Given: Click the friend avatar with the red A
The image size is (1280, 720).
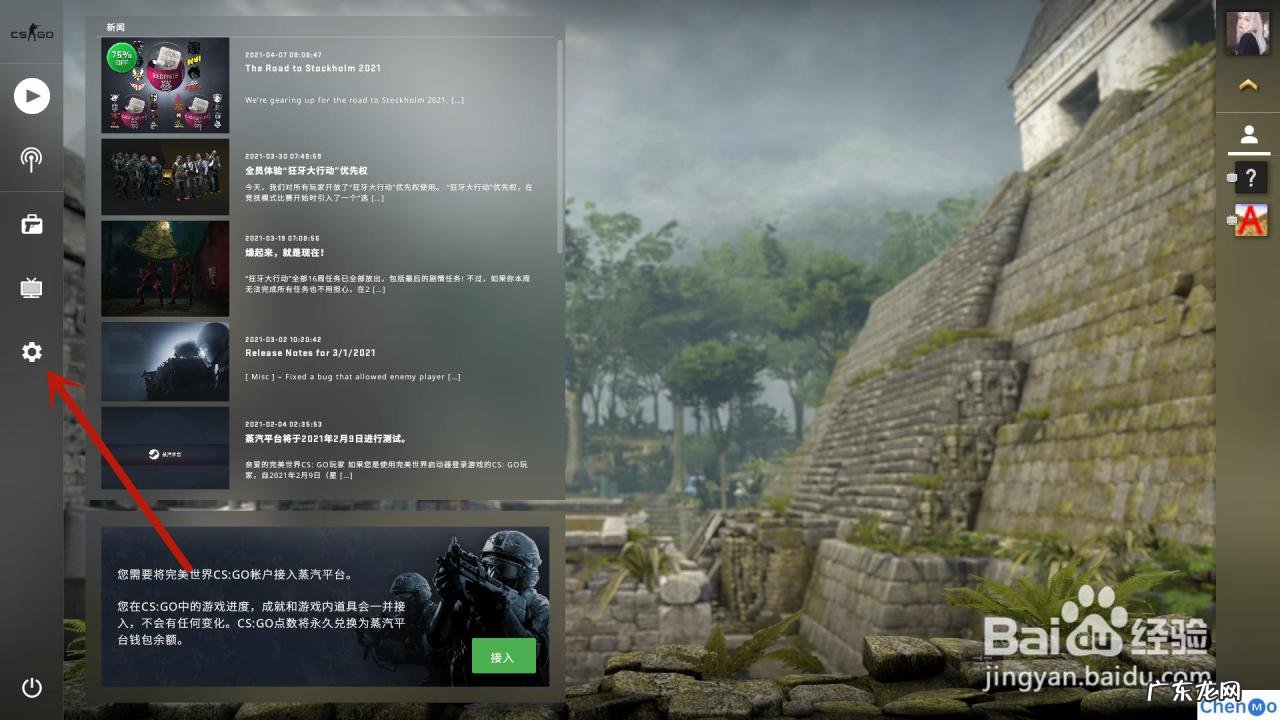Looking at the screenshot, I should click(1249, 219).
